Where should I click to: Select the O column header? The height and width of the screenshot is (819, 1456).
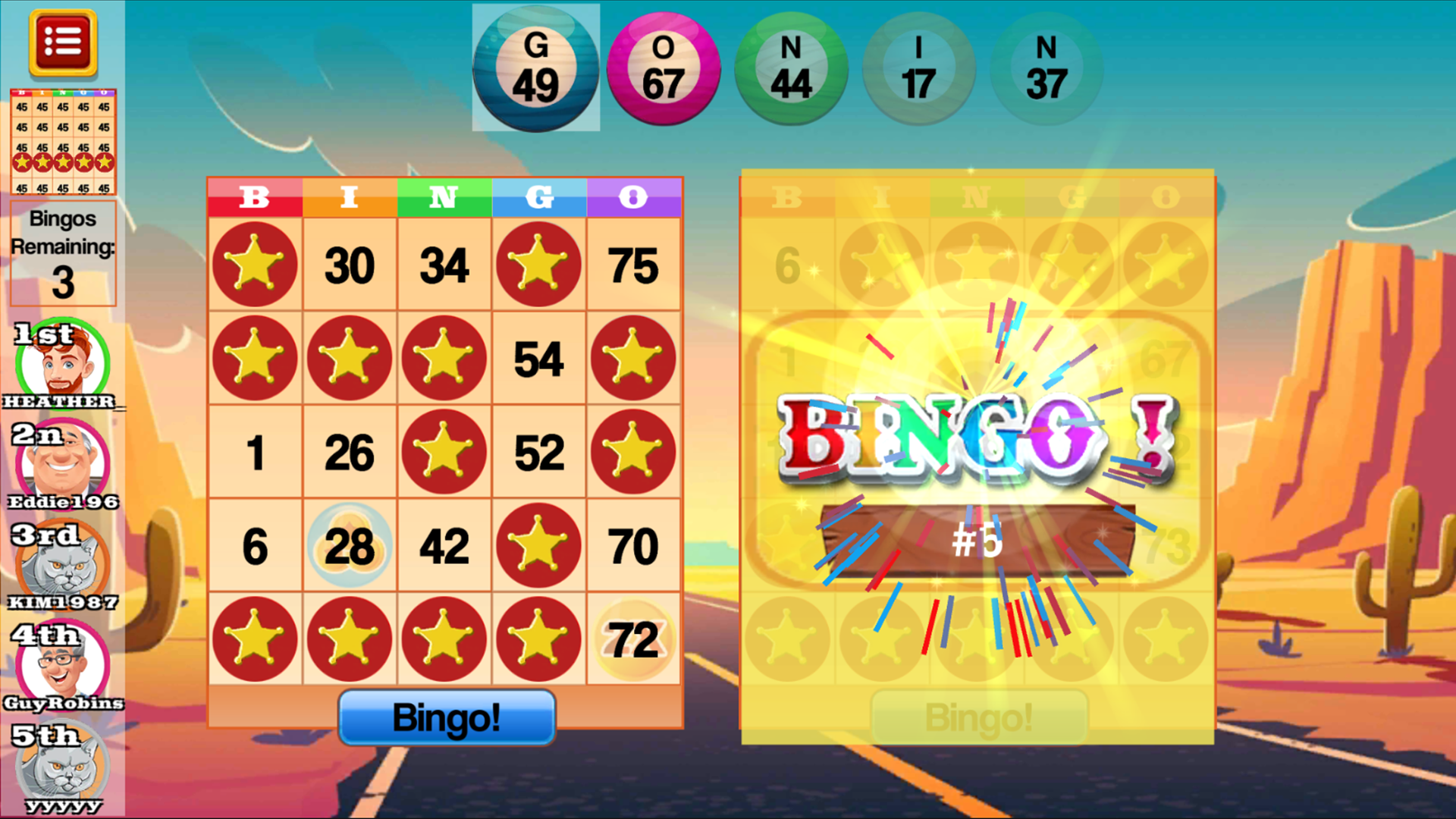pos(634,199)
